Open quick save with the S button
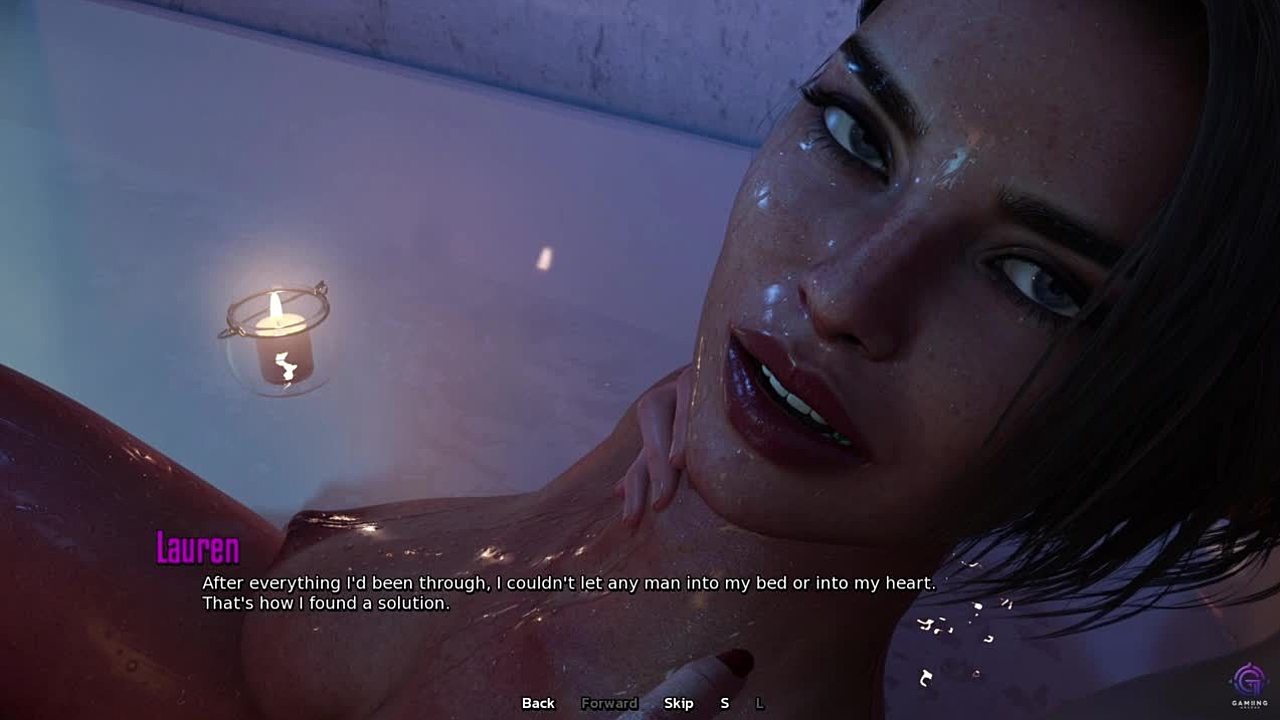The width and height of the screenshot is (1280, 720). pyautogui.click(x=725, y=703)
